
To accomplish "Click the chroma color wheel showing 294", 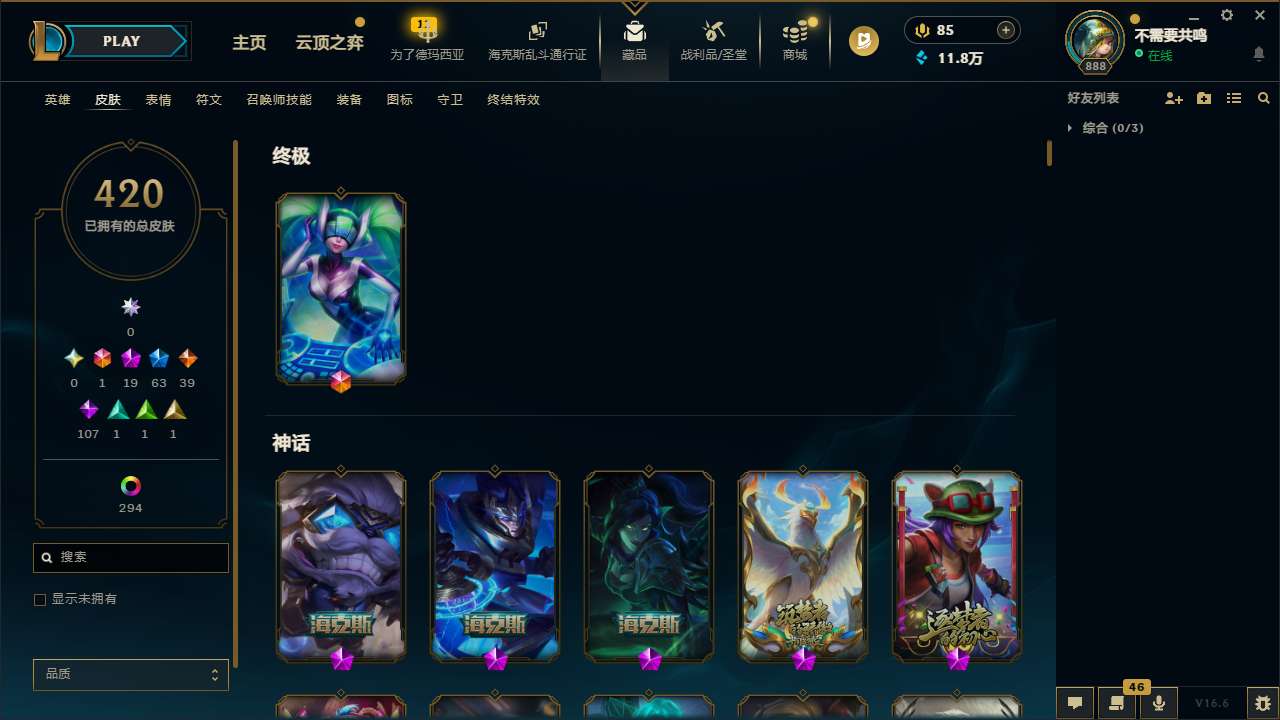I will pos(130,487).
